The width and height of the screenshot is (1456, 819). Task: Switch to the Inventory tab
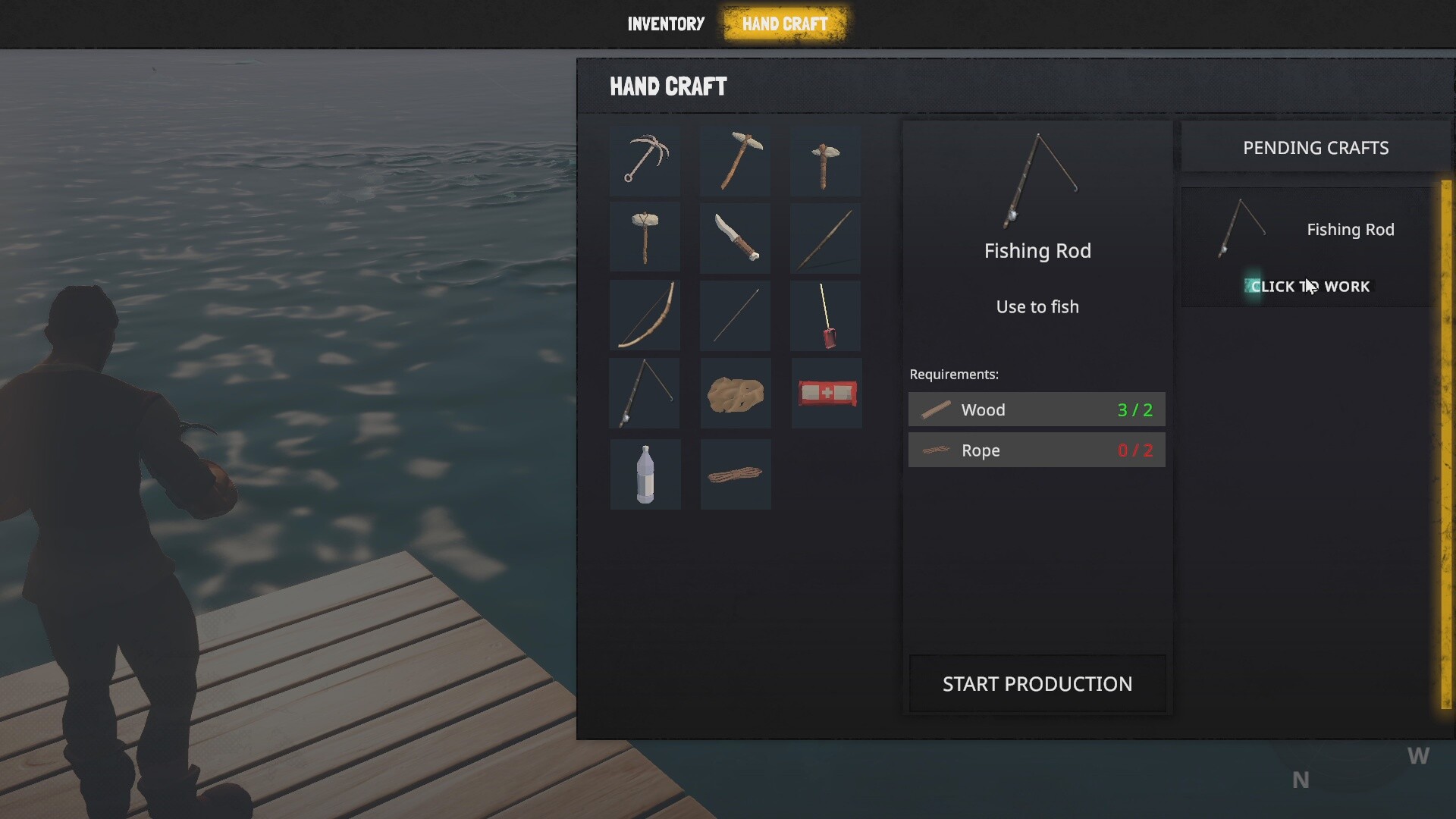click(x=666, y=24)
